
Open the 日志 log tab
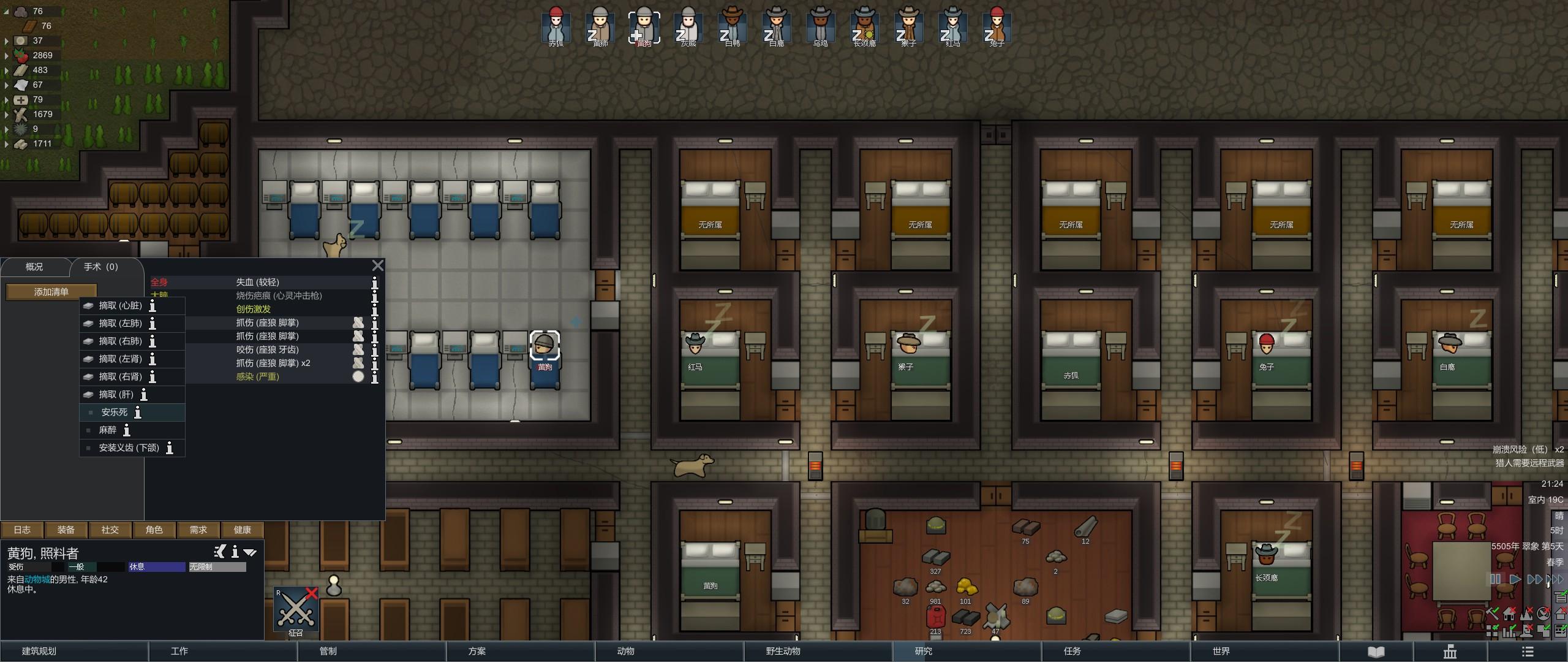point(22,530)
